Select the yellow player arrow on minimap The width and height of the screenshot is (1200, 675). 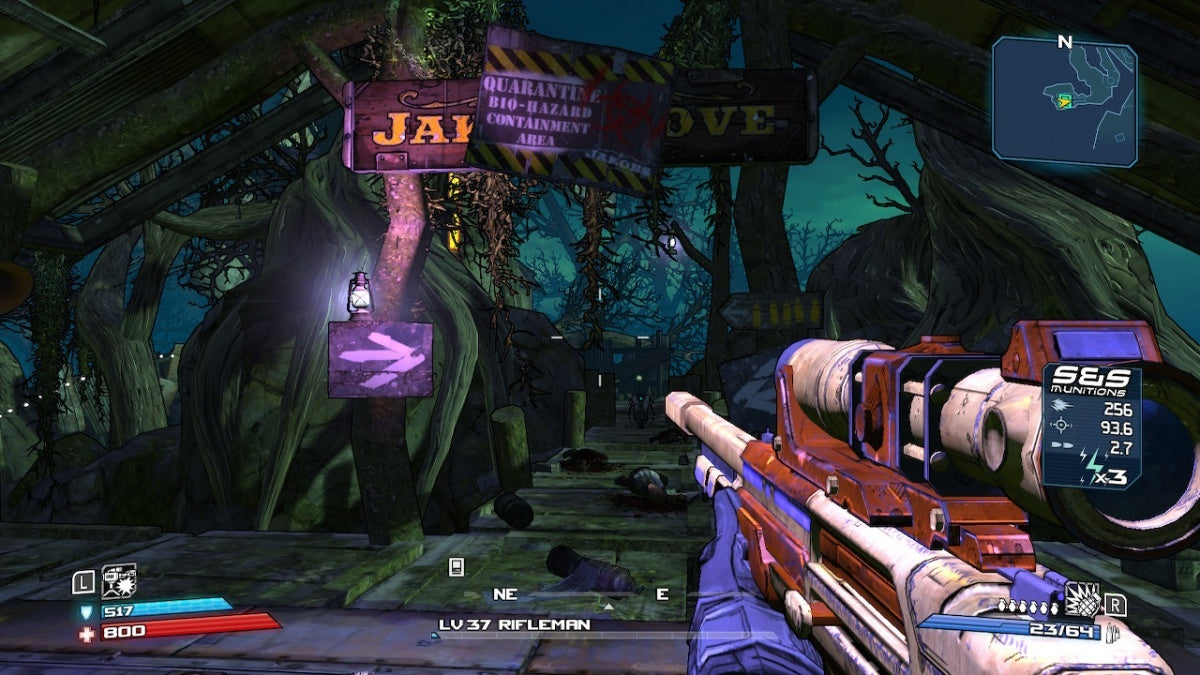tap(1065, 99)
